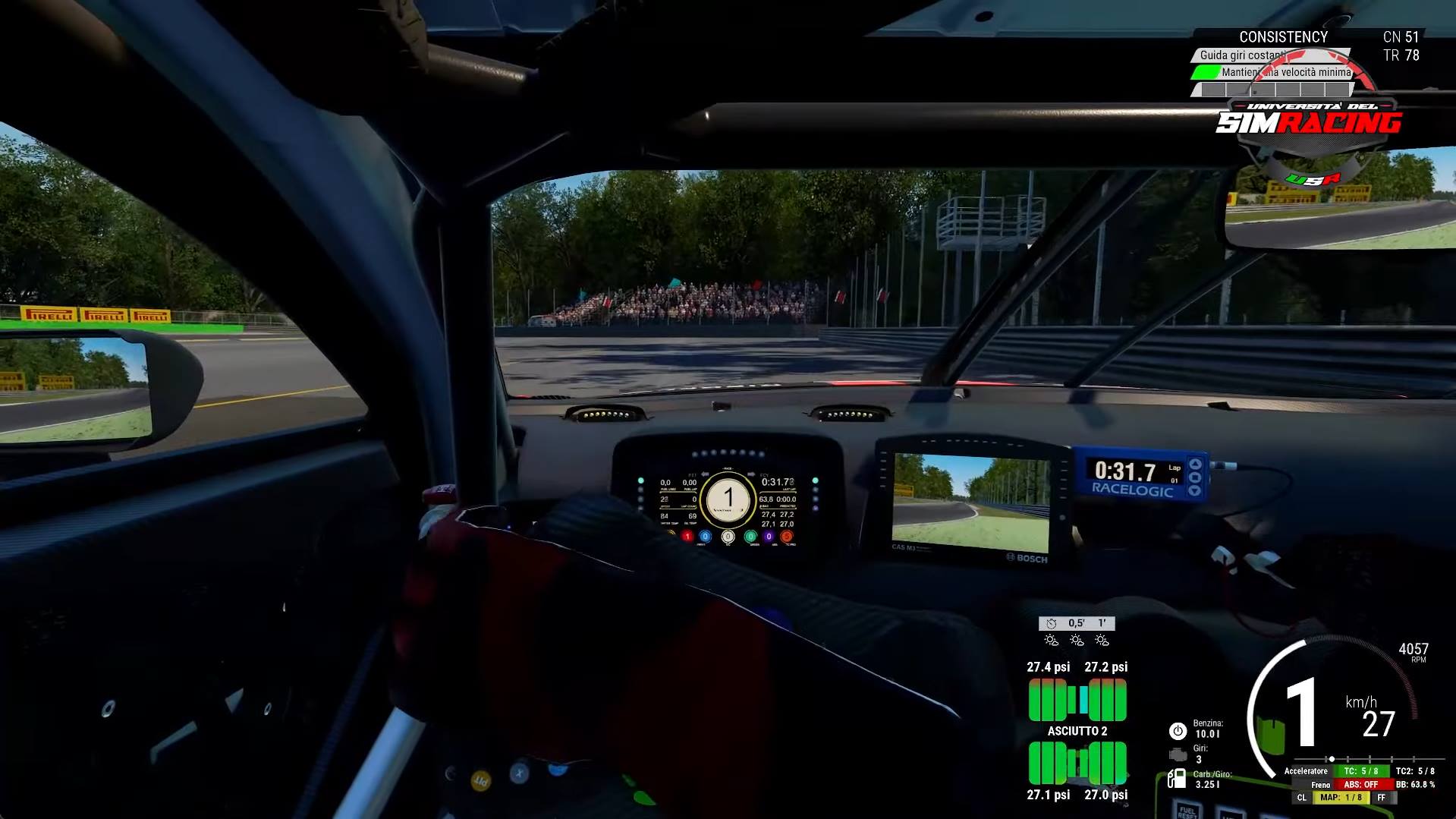Open the Consistency rating panel
Viewport: 1456px width, 819px height.
click(1283, 36)
